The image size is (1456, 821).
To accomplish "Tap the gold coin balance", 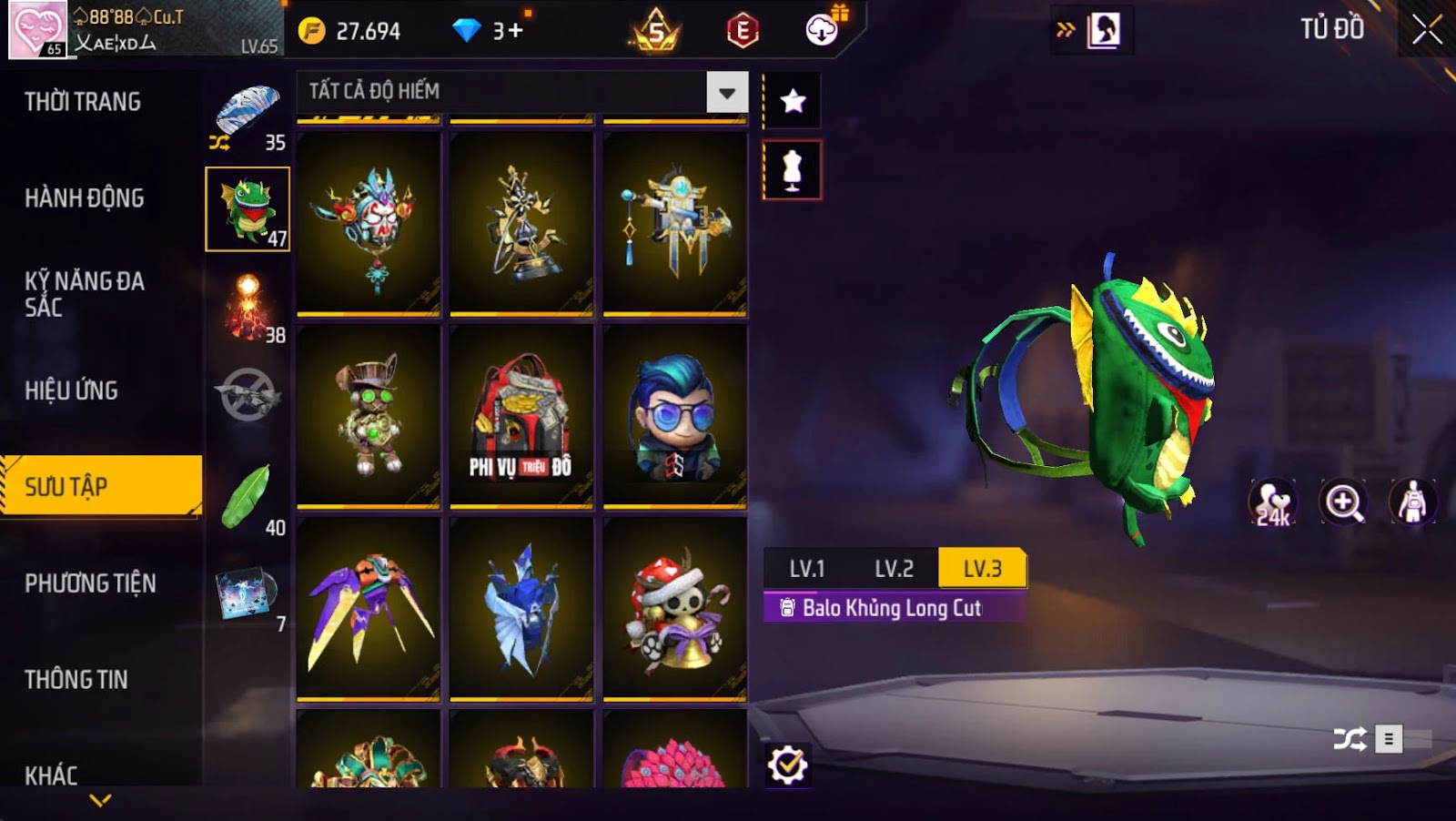I will pyautogui.click(x=350, y=31).
